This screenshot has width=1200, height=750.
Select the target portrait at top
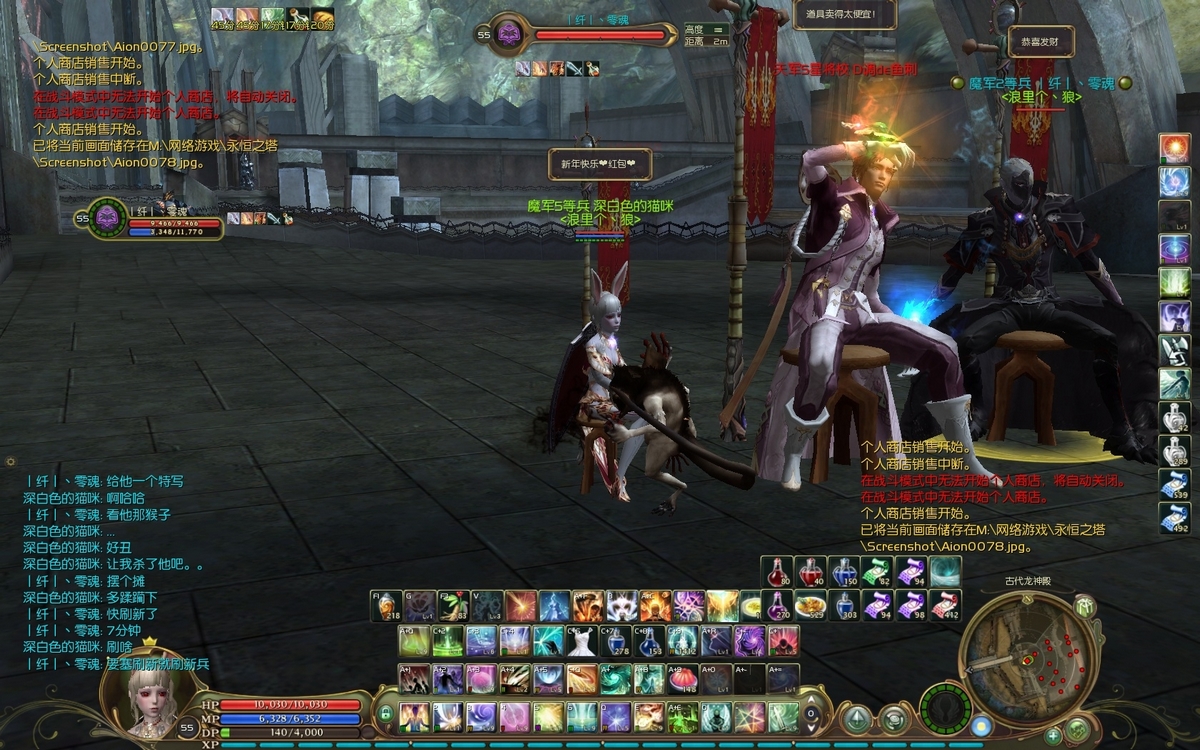[x=509, y=34]
